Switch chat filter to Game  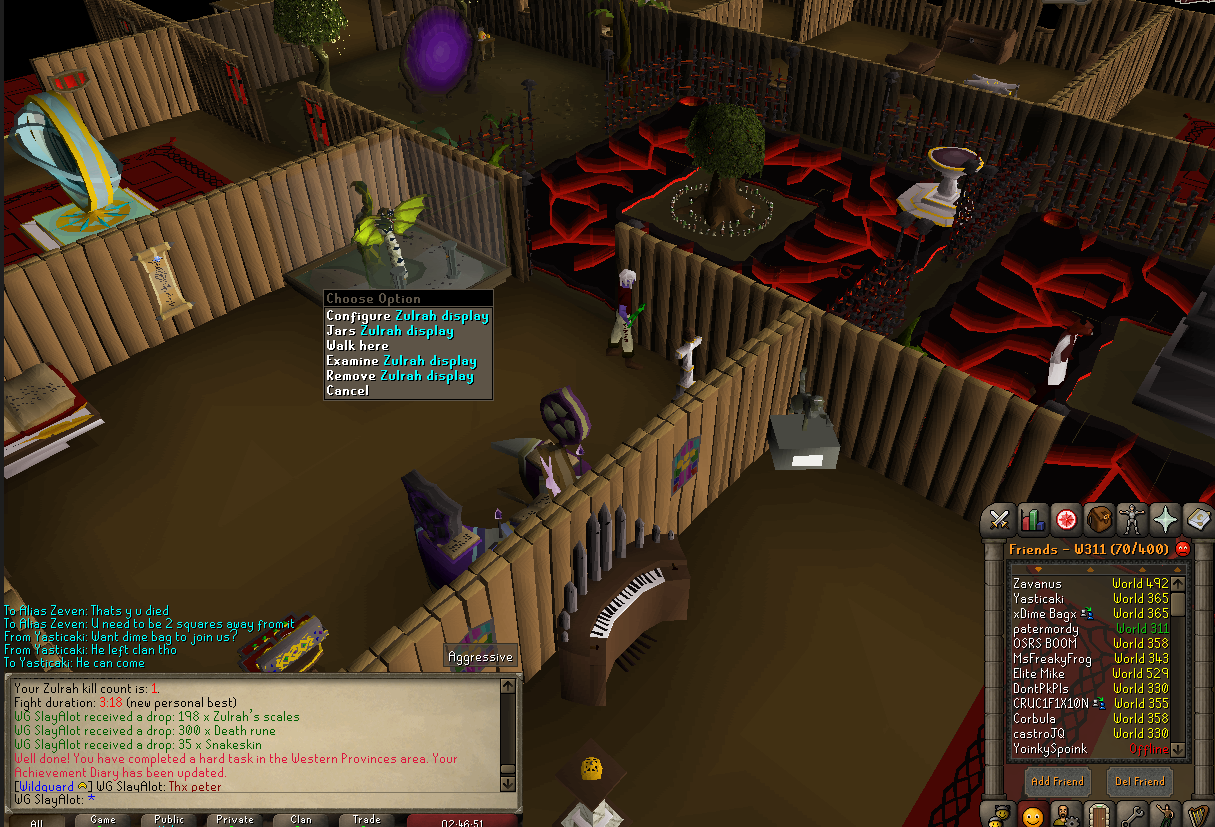click(x=103, y=820)
